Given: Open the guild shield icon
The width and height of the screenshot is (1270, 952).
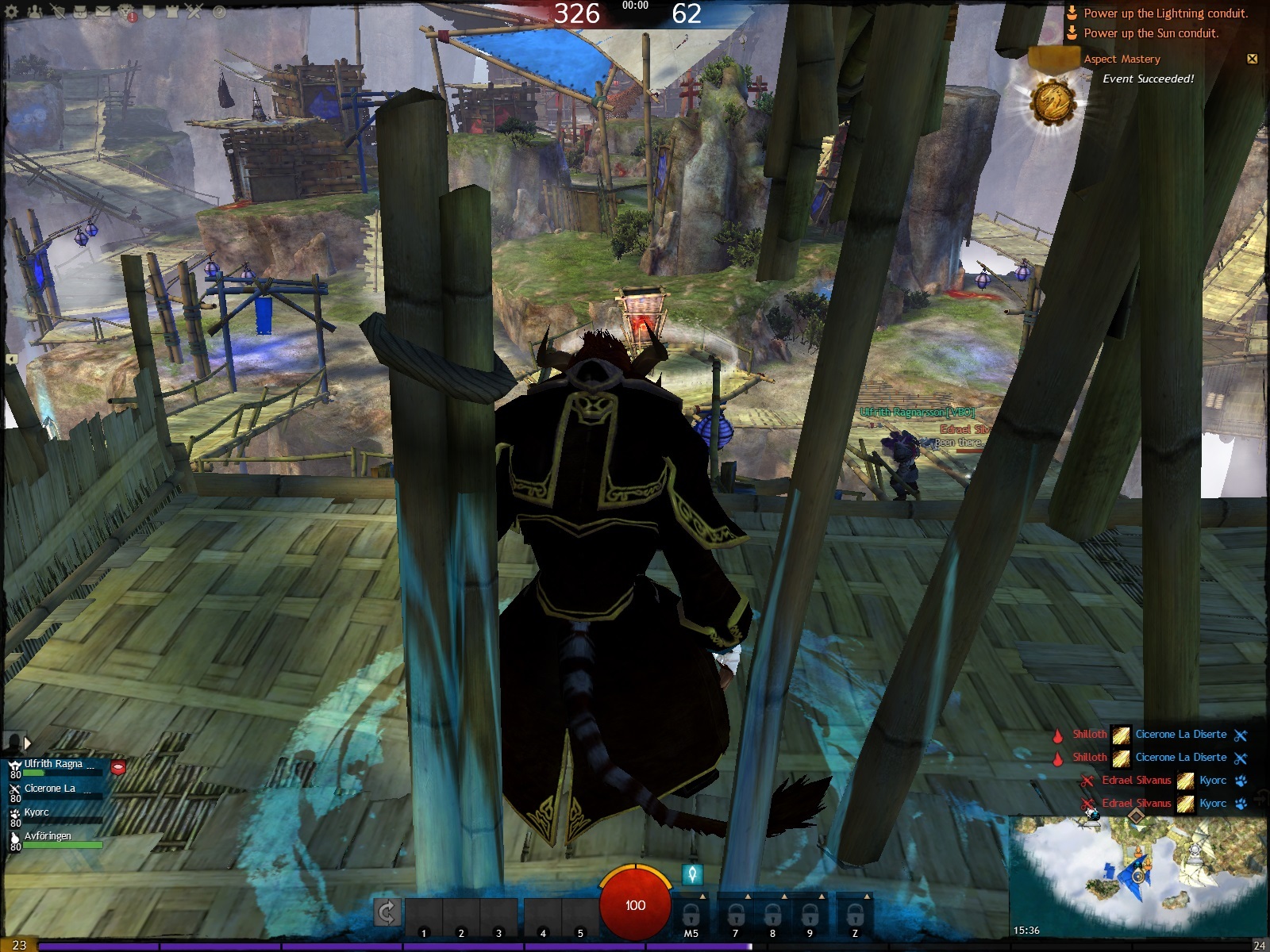Looking at the screenshot, I should coord(149,12).
